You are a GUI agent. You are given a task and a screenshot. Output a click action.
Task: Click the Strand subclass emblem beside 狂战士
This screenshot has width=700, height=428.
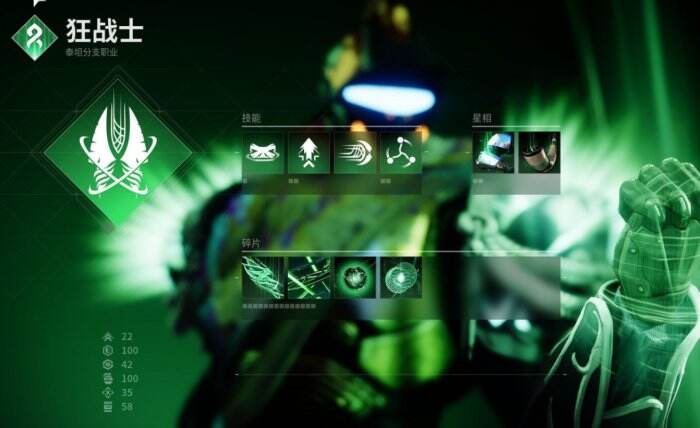34,37
